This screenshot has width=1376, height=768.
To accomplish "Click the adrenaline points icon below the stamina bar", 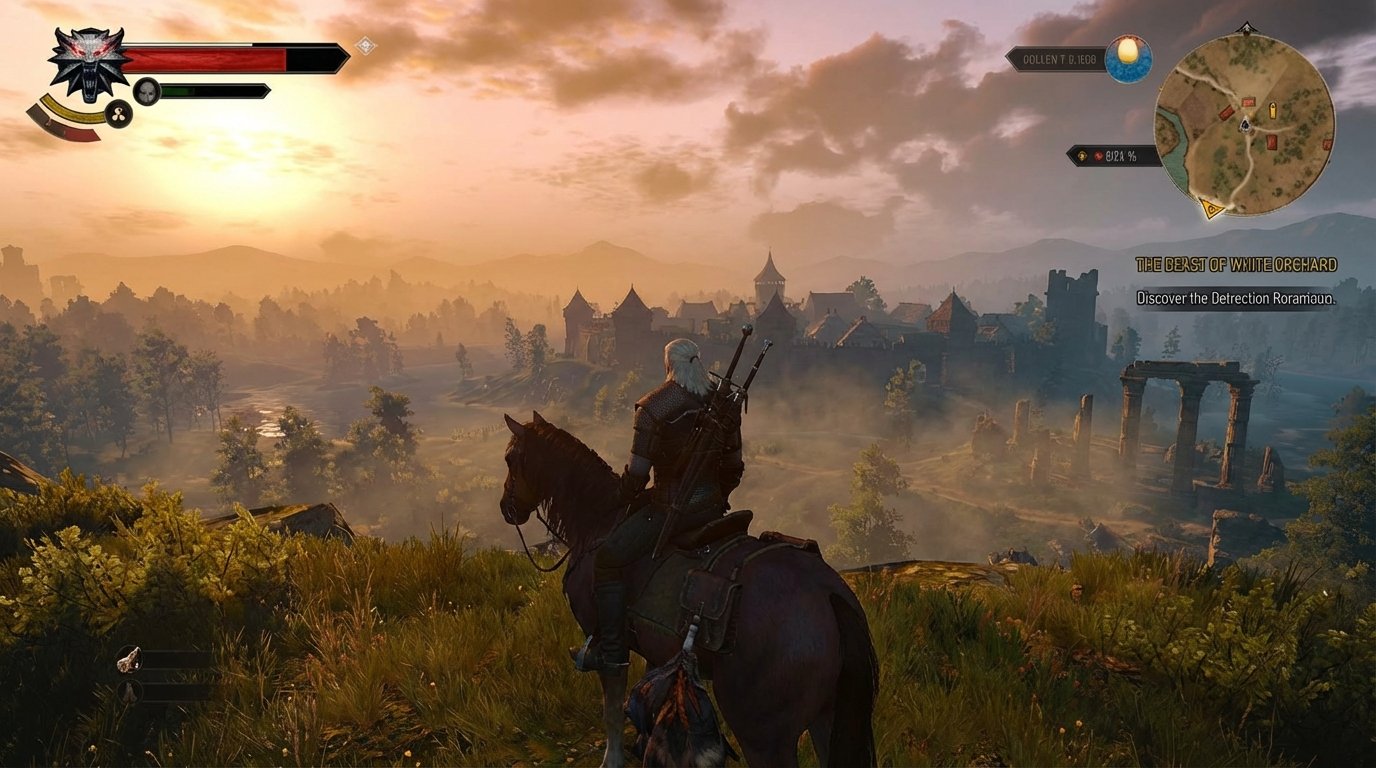I will tap(119, 113).
